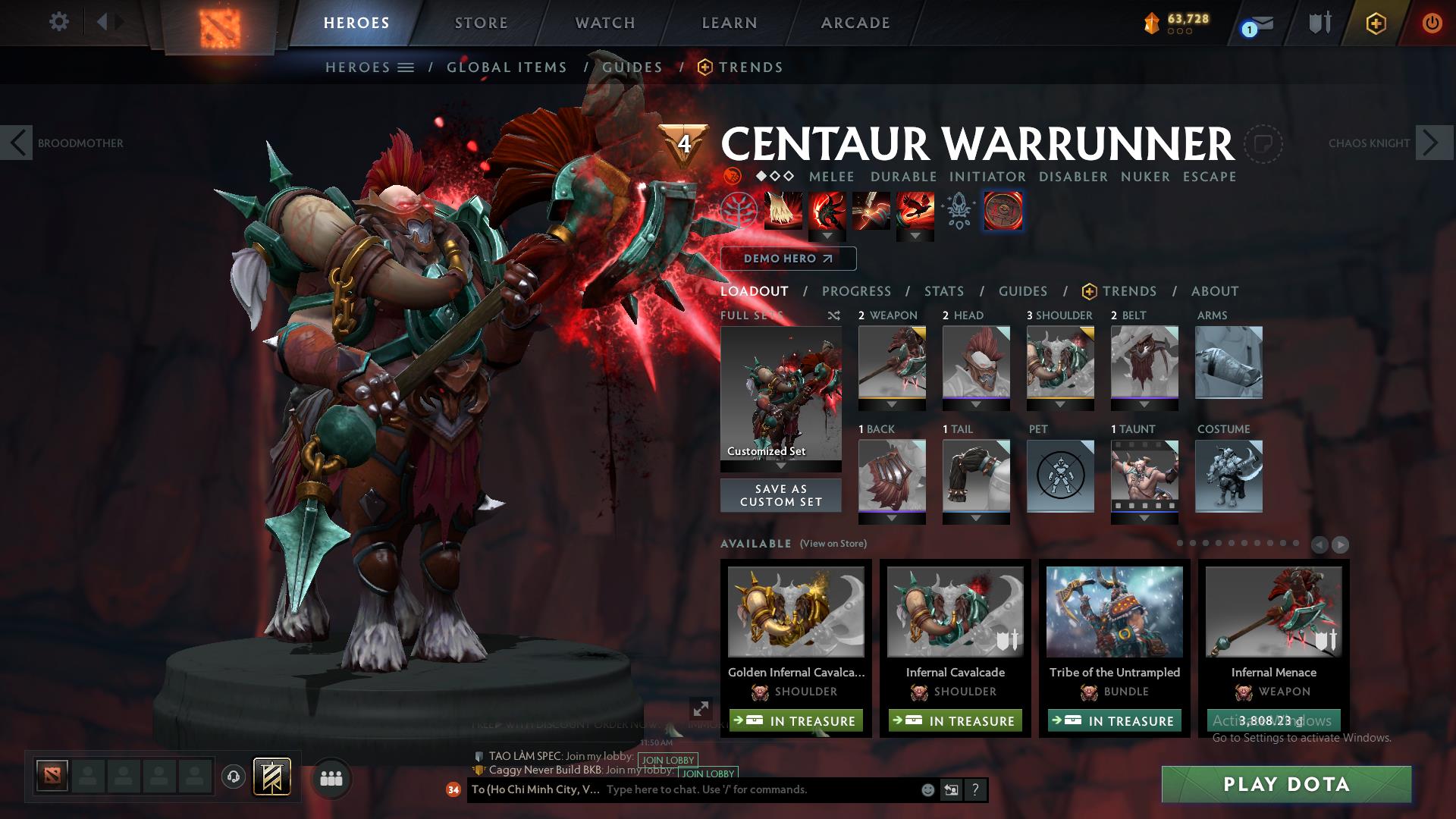Click the shuffle icon next to Full Sets
The image size is (1456, 819).
[833, 316]
